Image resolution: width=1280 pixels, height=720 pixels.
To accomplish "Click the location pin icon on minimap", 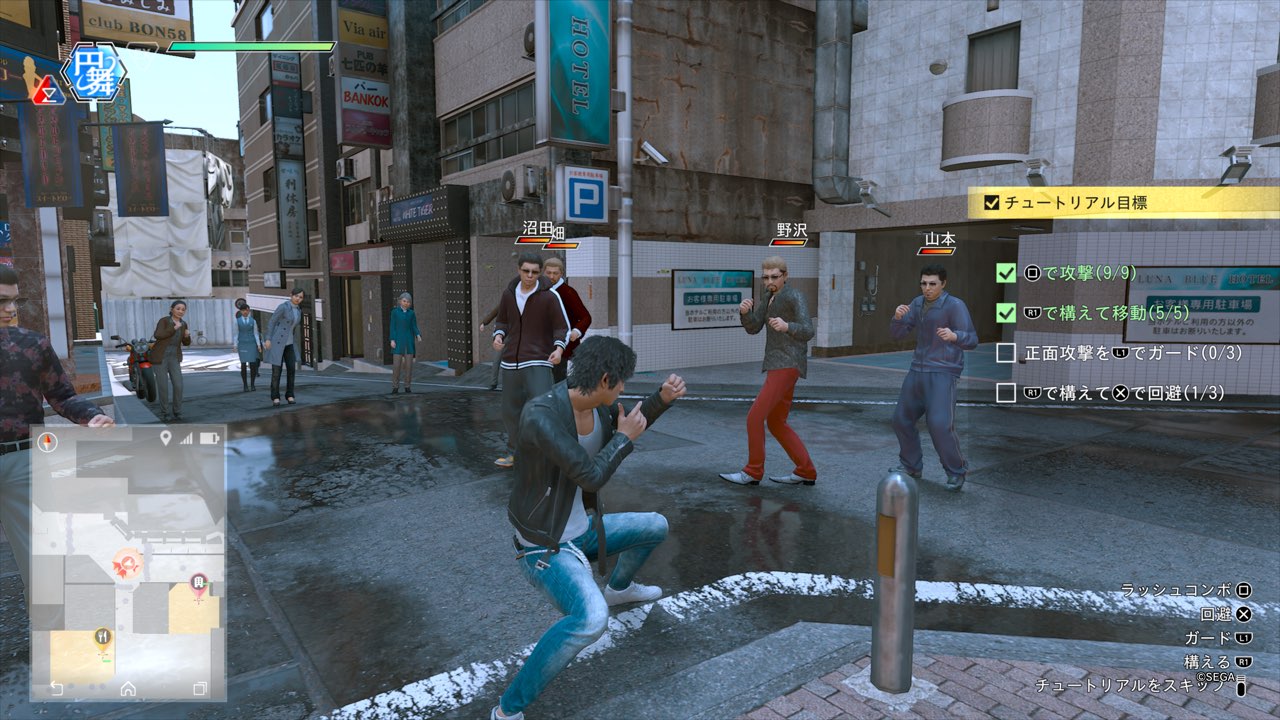I will click(165, 439).
